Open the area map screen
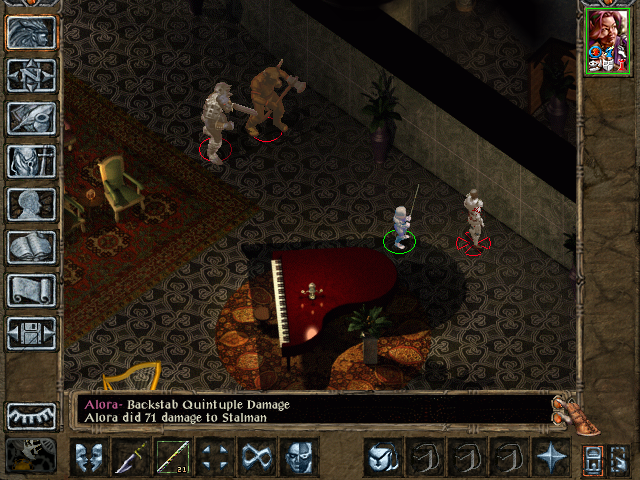The height and width of the screenshot is (480, 640). pos(31,75)
